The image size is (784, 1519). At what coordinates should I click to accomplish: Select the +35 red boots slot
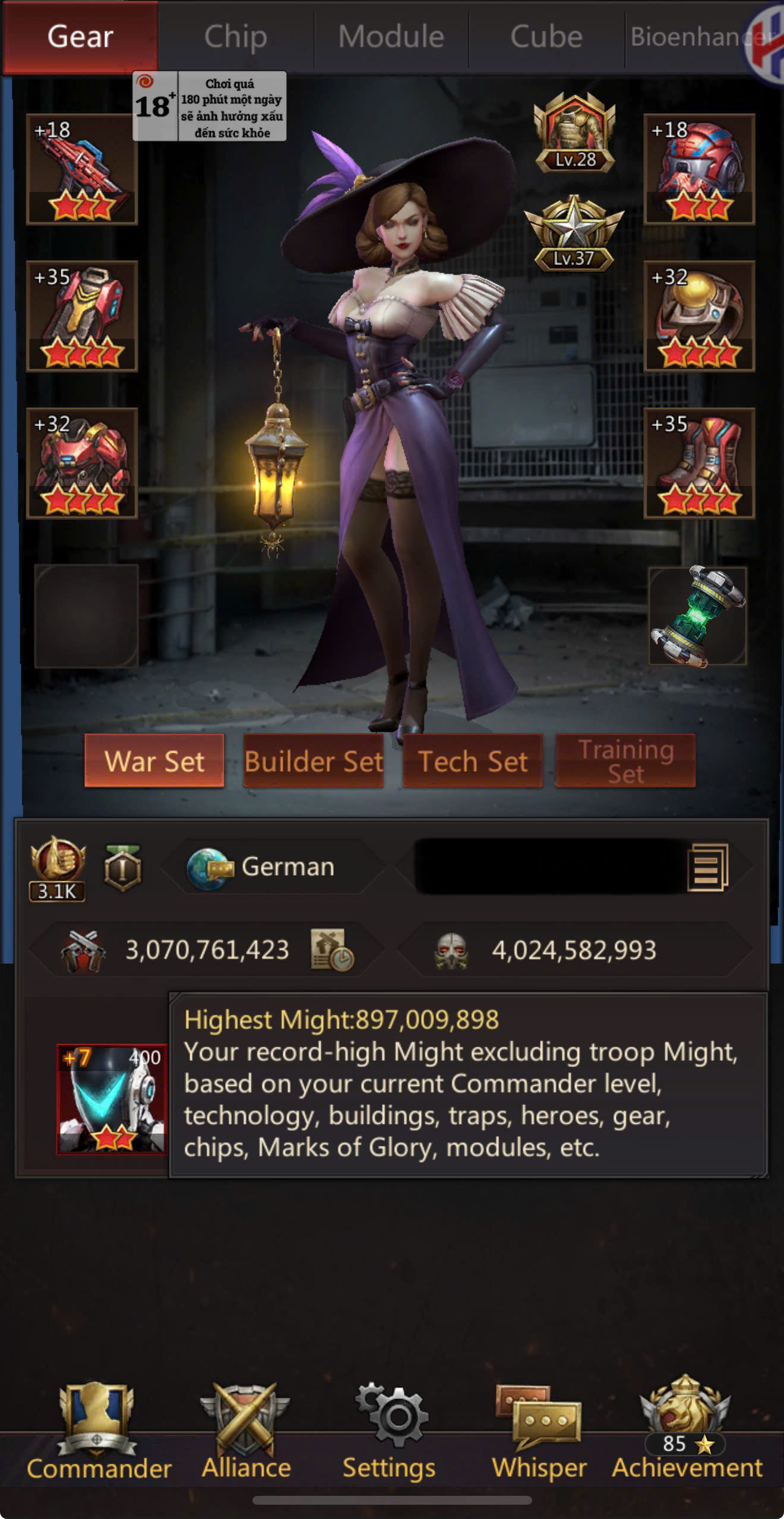[699, 463]
